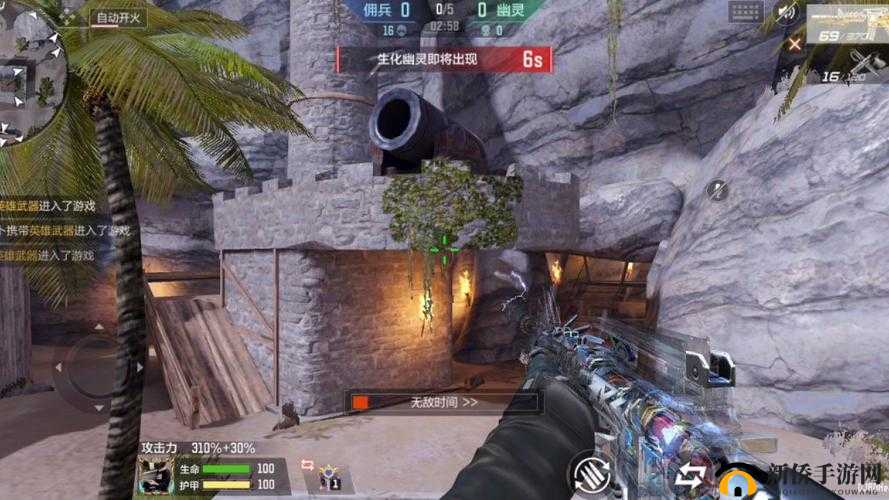
Task: Toggle the voice speaker icon
Action: [787, 13]
